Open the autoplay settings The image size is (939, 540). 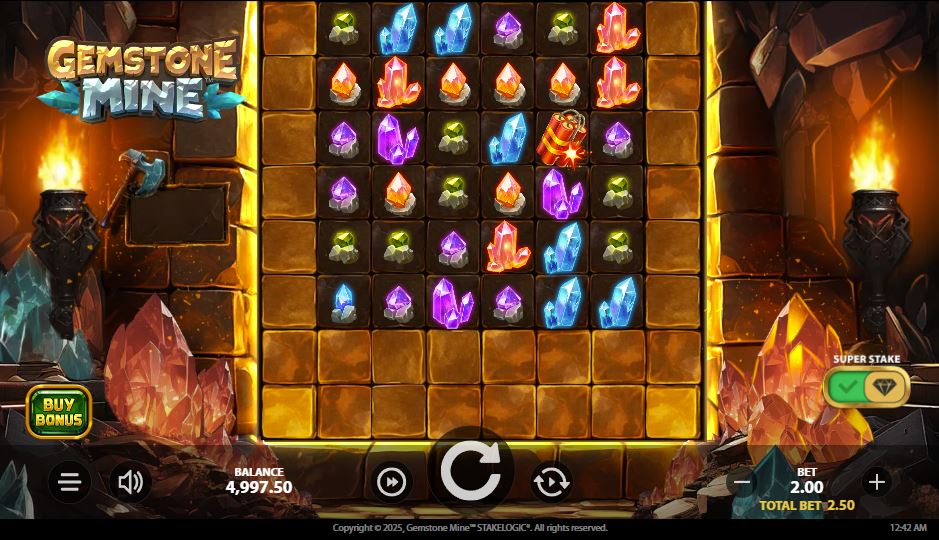551,483
